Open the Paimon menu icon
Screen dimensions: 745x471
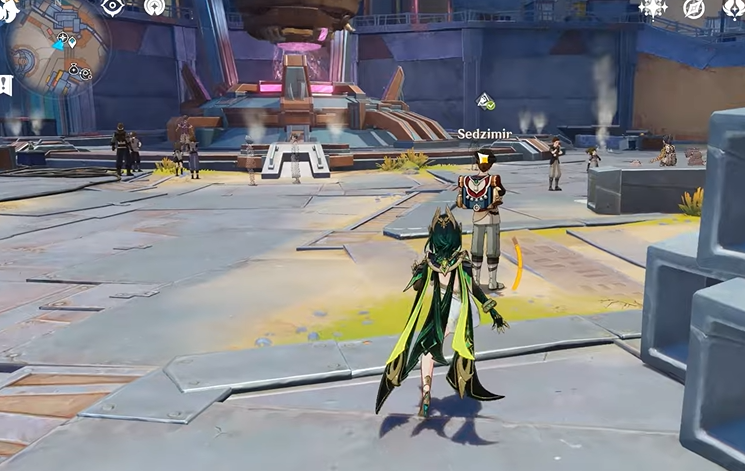point(8,10)
